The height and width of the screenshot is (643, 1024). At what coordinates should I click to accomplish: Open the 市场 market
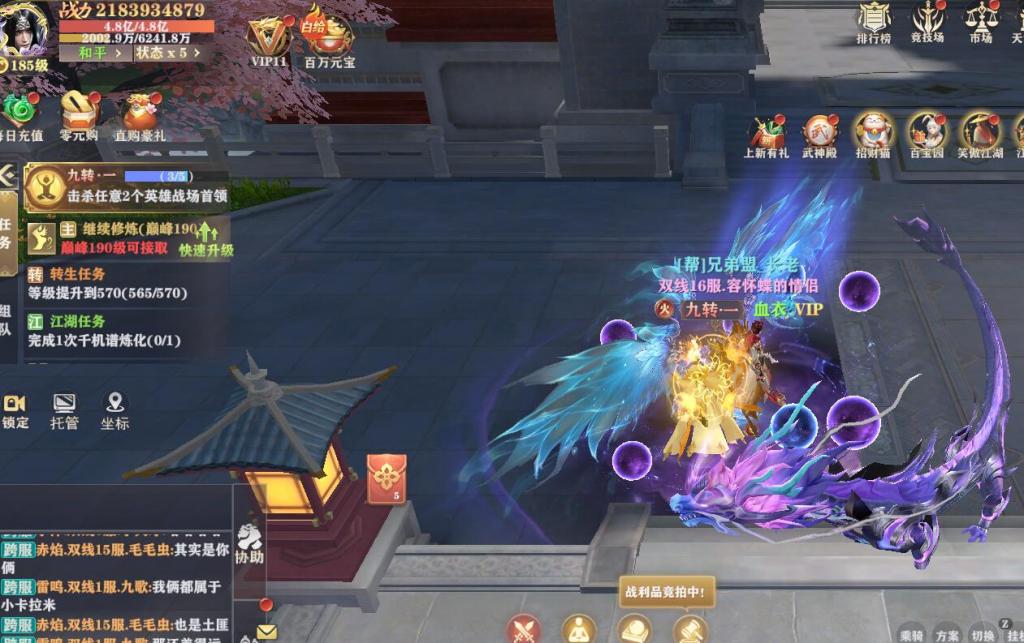(980, 21)
